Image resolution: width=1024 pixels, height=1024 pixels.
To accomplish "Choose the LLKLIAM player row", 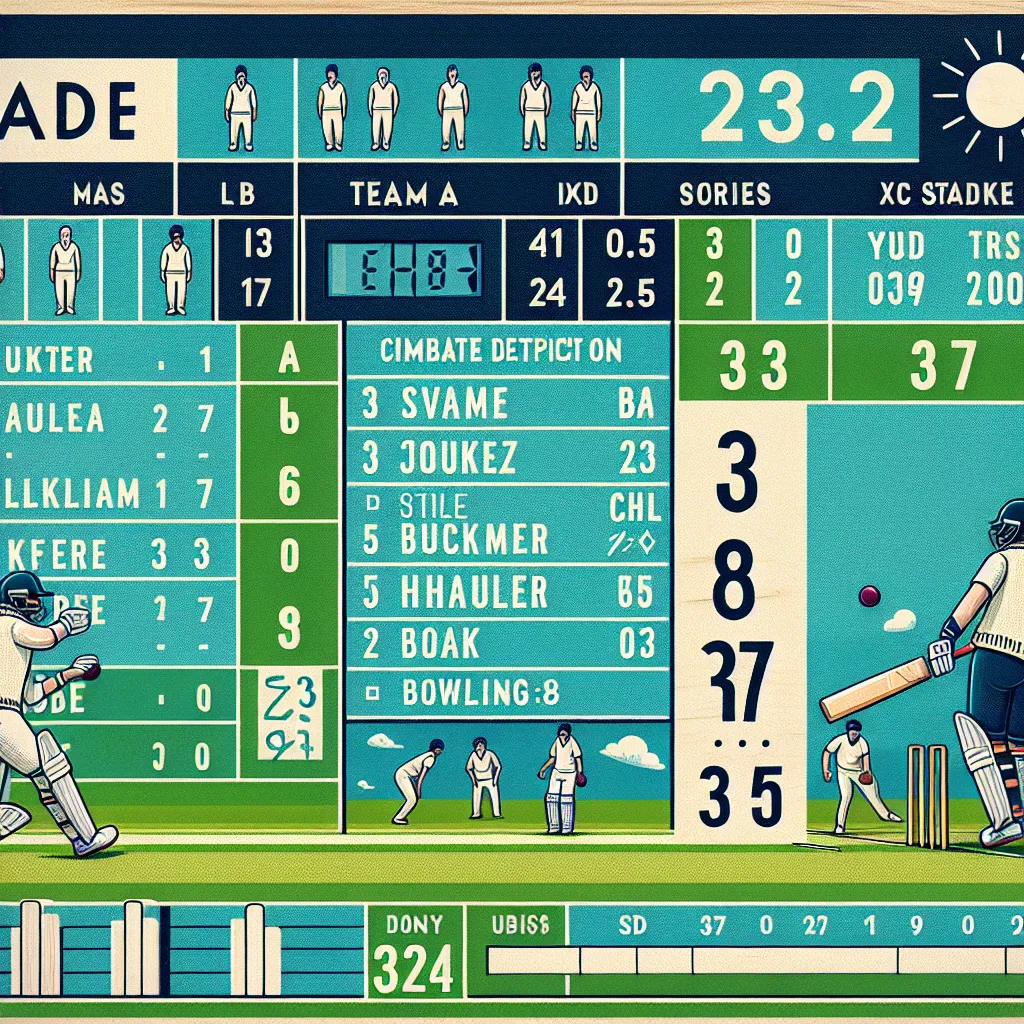I will [x=110, y=493].
